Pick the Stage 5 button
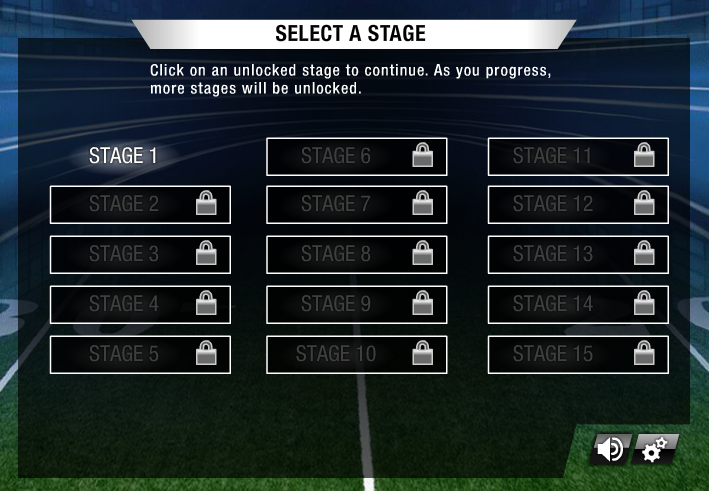Screen dimensions: 709x491 140,354
